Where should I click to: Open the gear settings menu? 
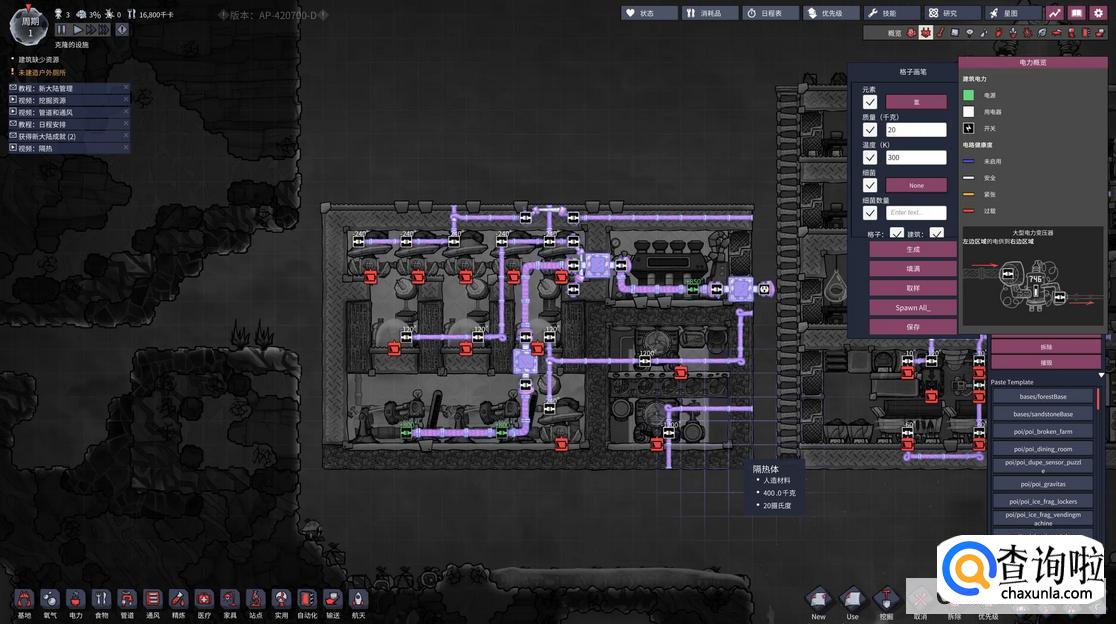pyautogui.click(x=1097, y=13)
